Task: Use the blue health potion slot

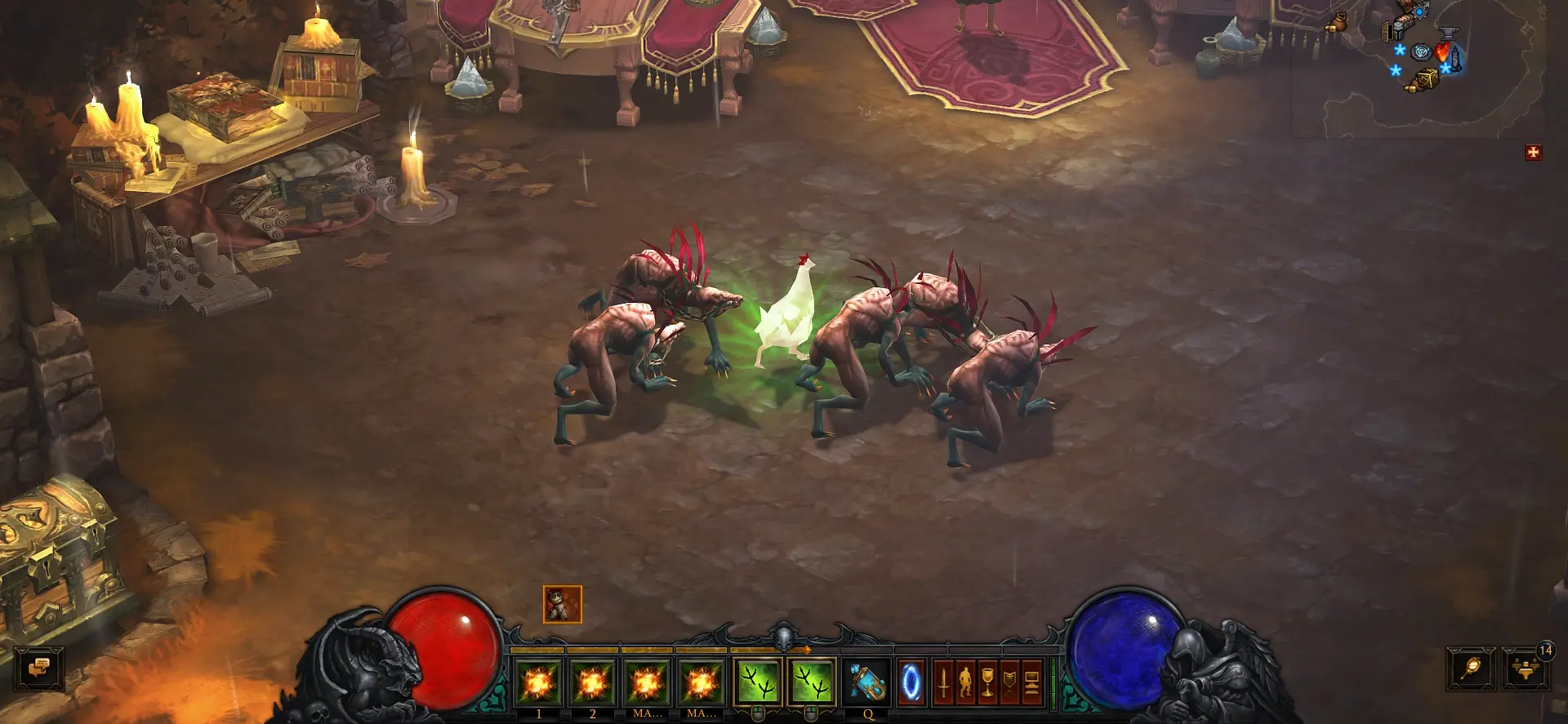Action: [x=866, y=682]
